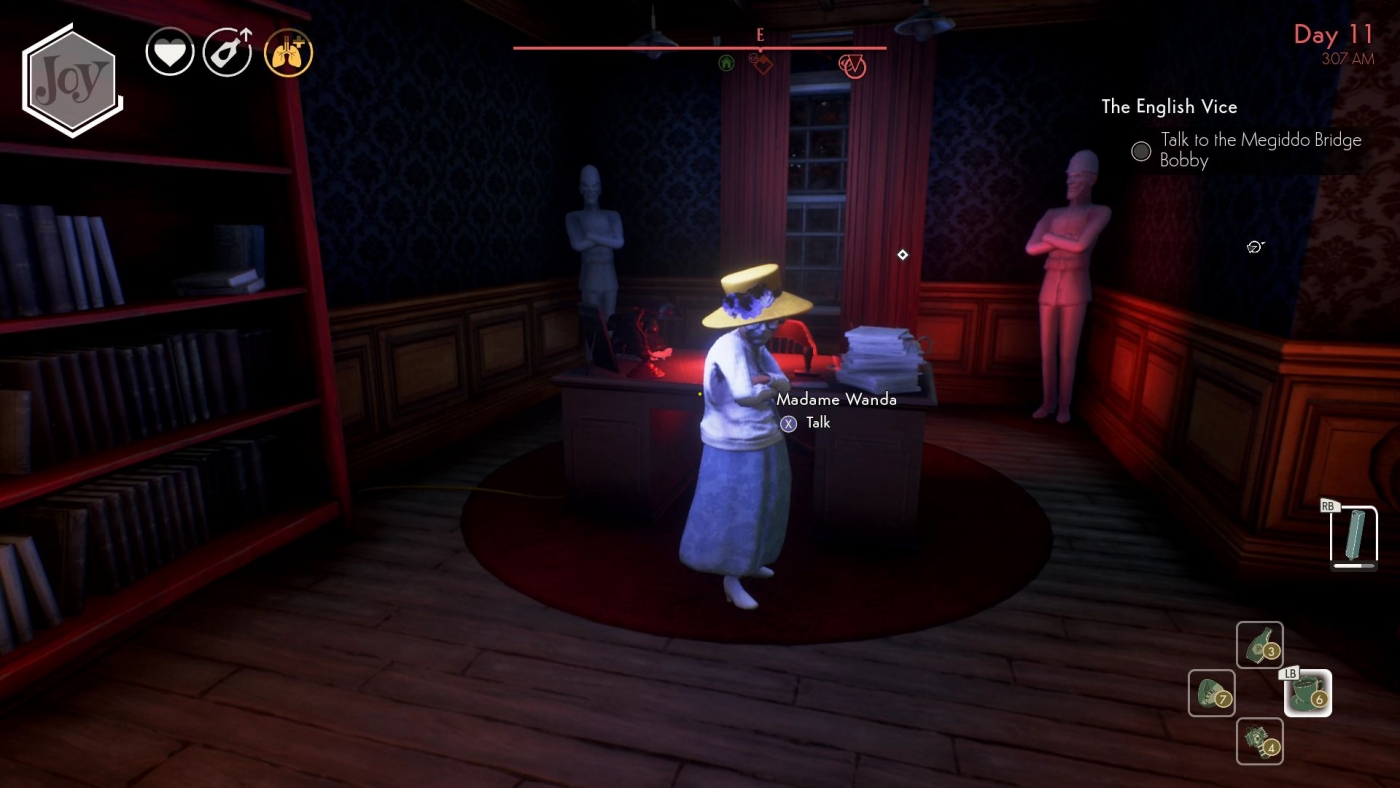
Task: Select the golden lungs stamina icon
Action: pyautogui.click(x=288, y=54)
